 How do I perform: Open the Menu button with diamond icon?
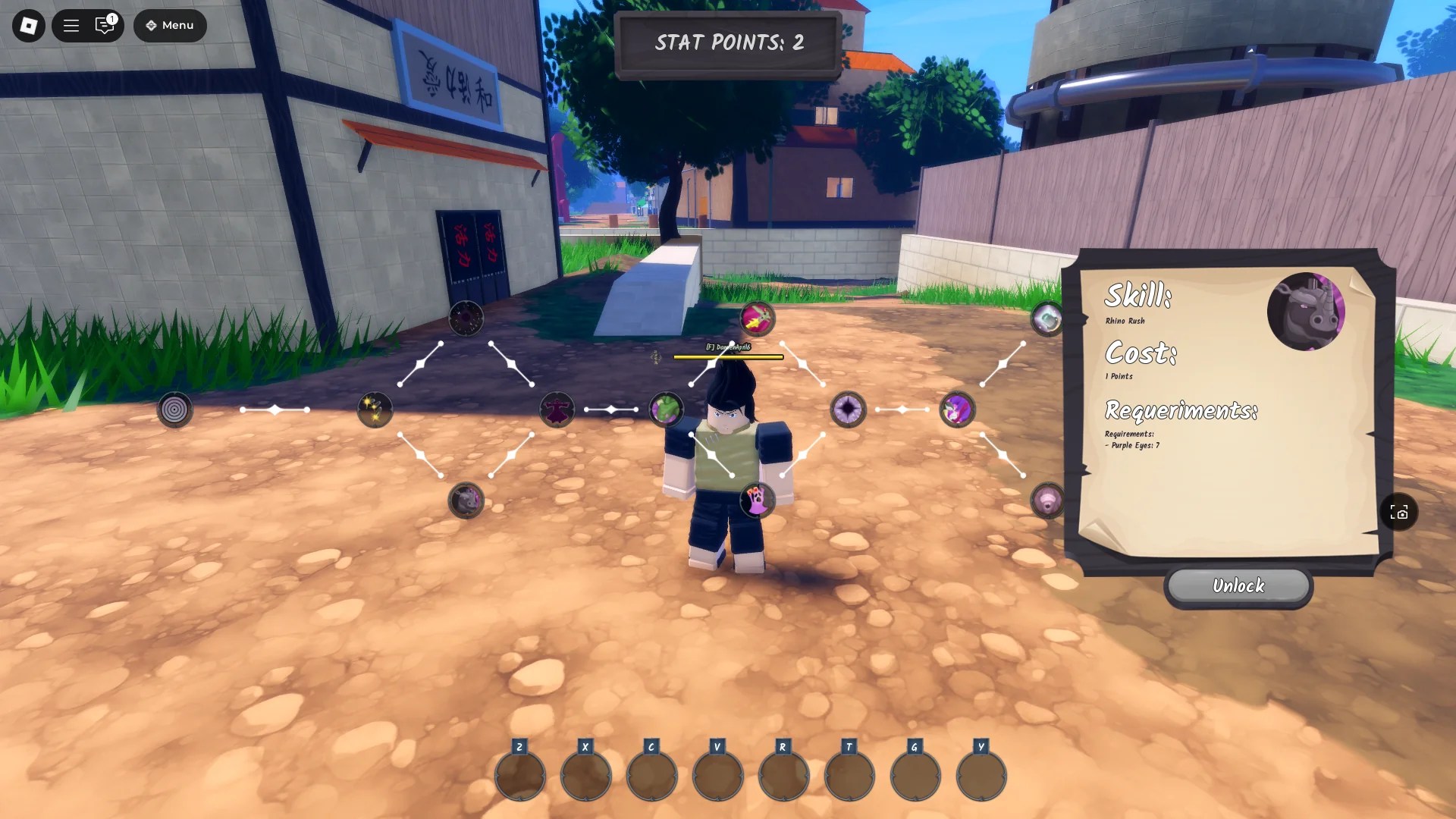click(x=170, y=25)
